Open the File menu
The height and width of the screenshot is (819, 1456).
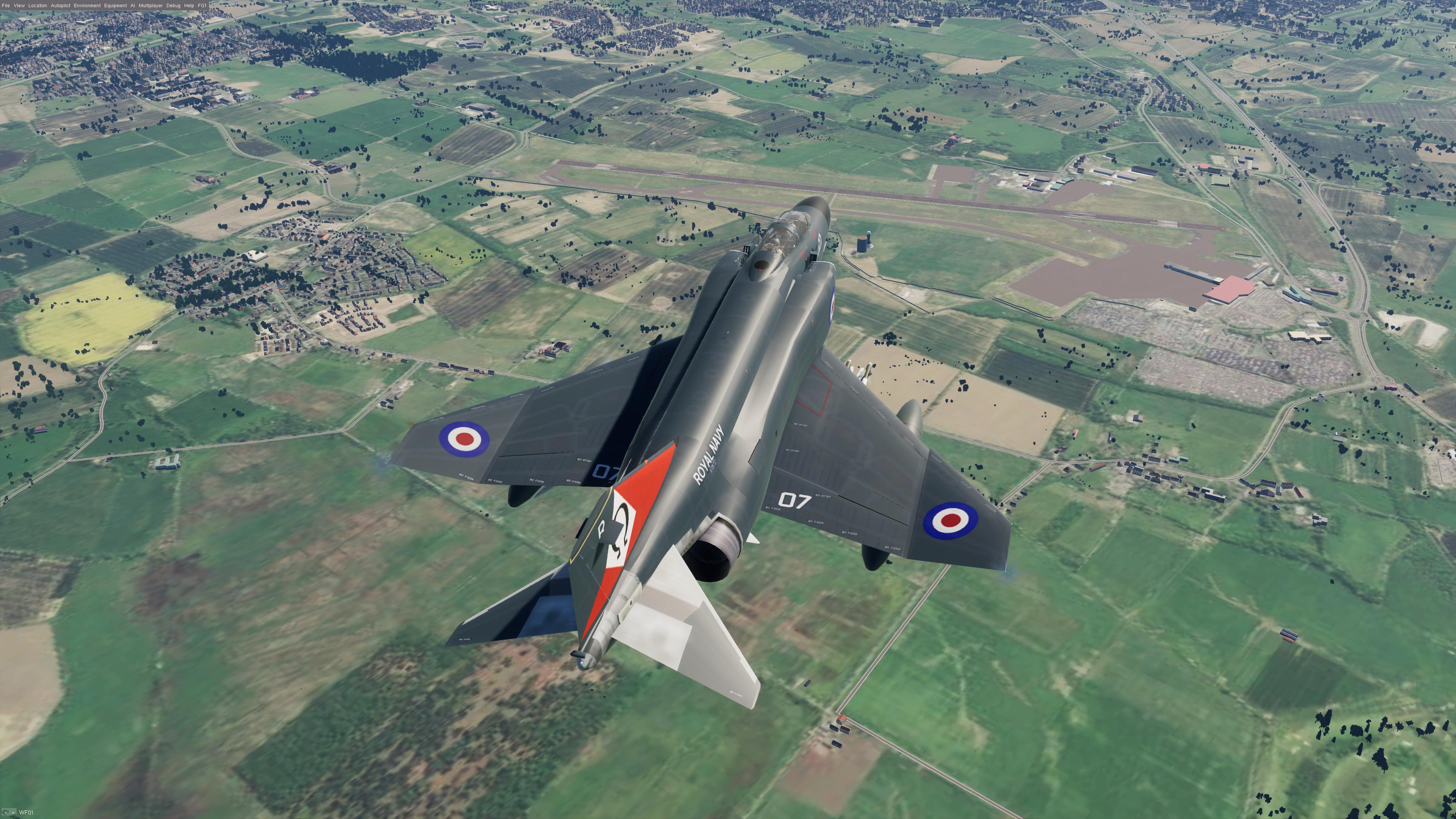6,6
